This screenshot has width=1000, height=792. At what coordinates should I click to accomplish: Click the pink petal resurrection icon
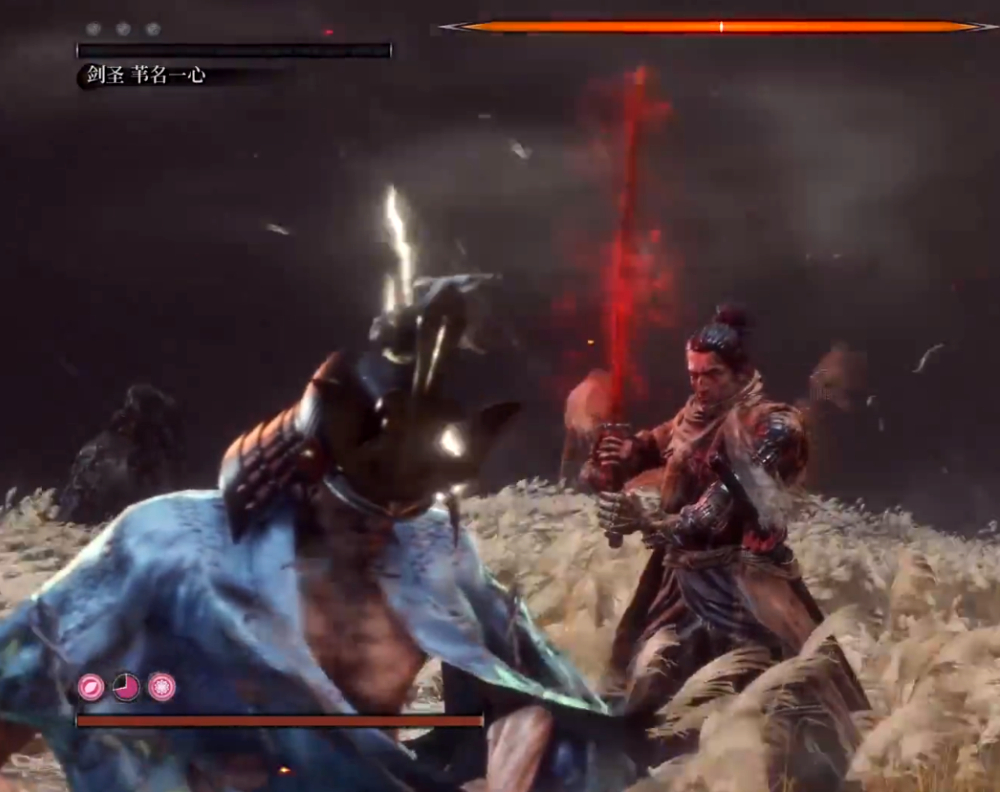pos(91,686)
